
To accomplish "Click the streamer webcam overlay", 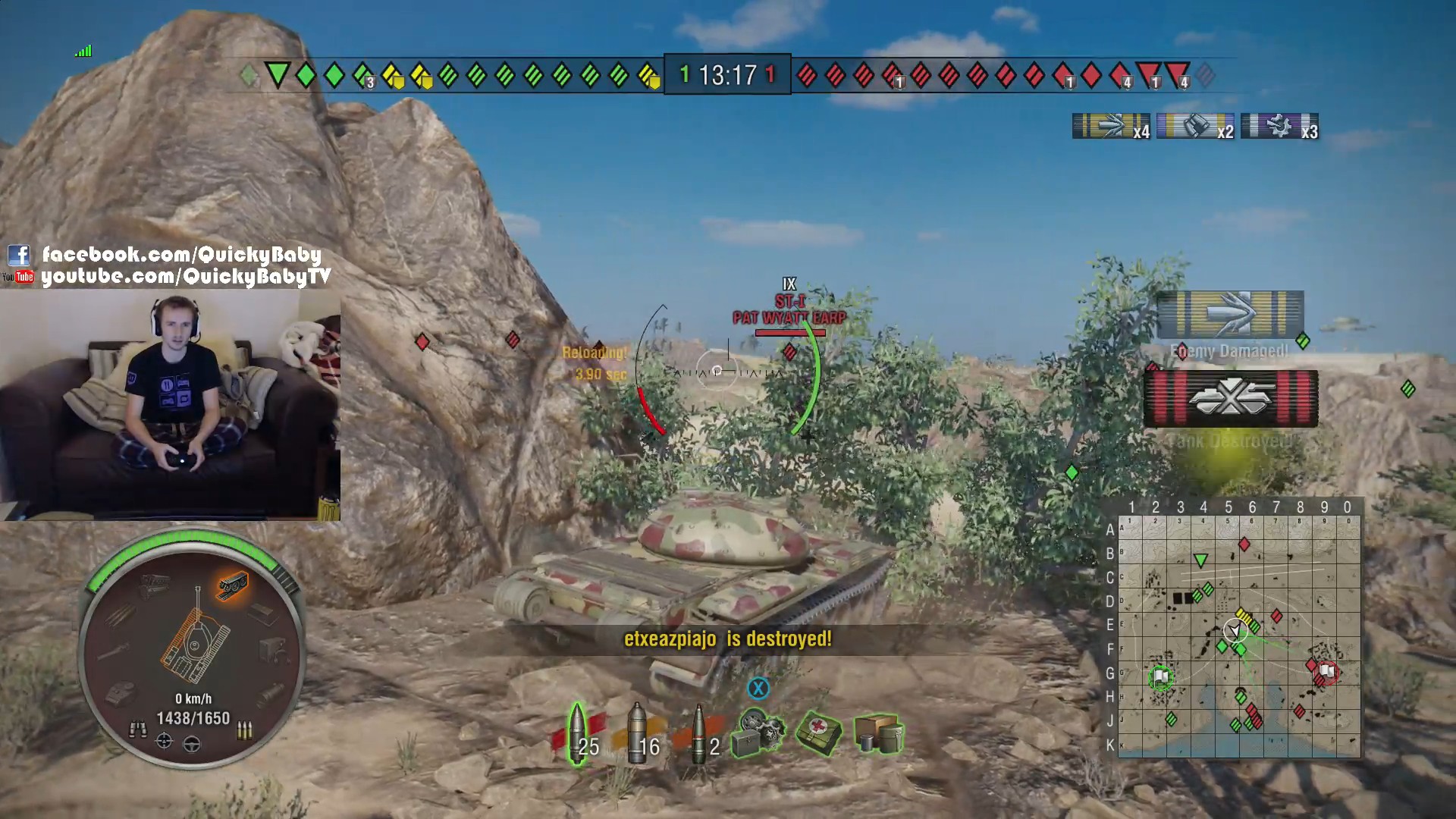I will pos(170,406).
